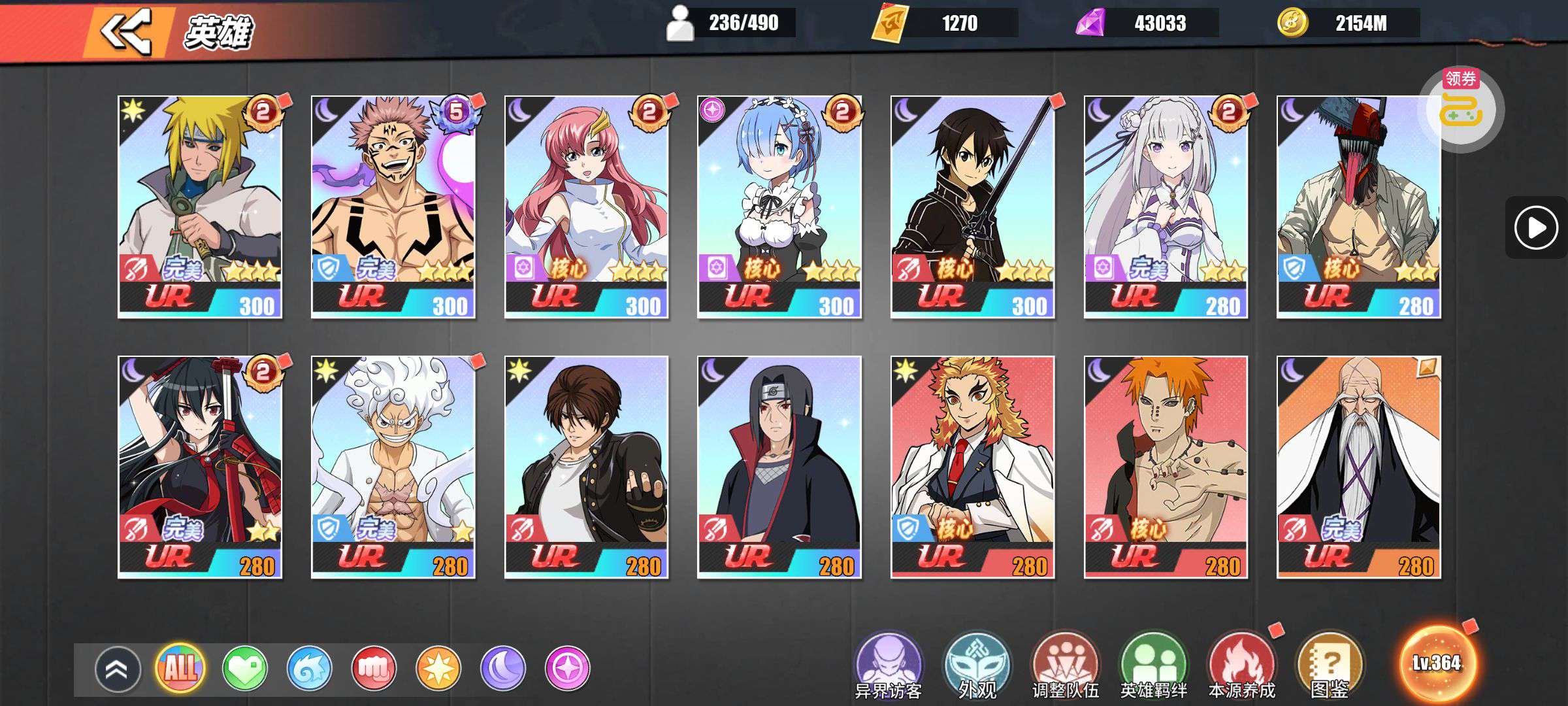Filter heroes by green heart type
1568x706 pixels.
[245, 668]
